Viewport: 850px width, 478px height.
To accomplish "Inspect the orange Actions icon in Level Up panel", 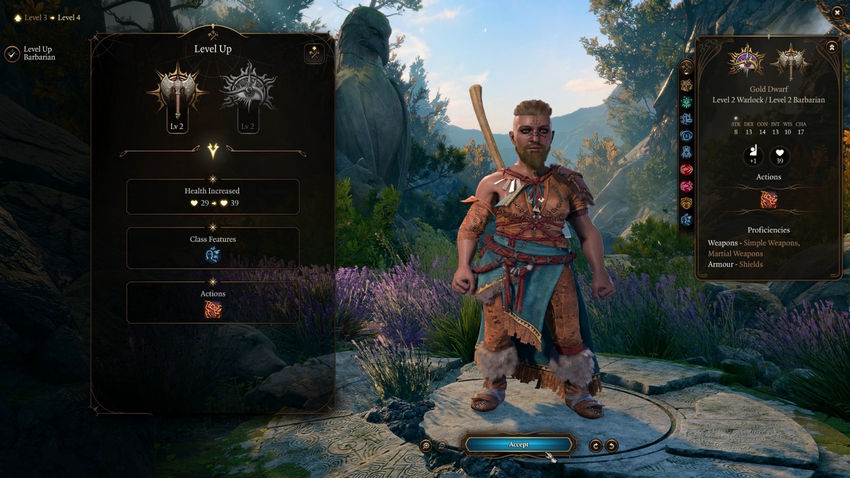I will click(212, 310).
